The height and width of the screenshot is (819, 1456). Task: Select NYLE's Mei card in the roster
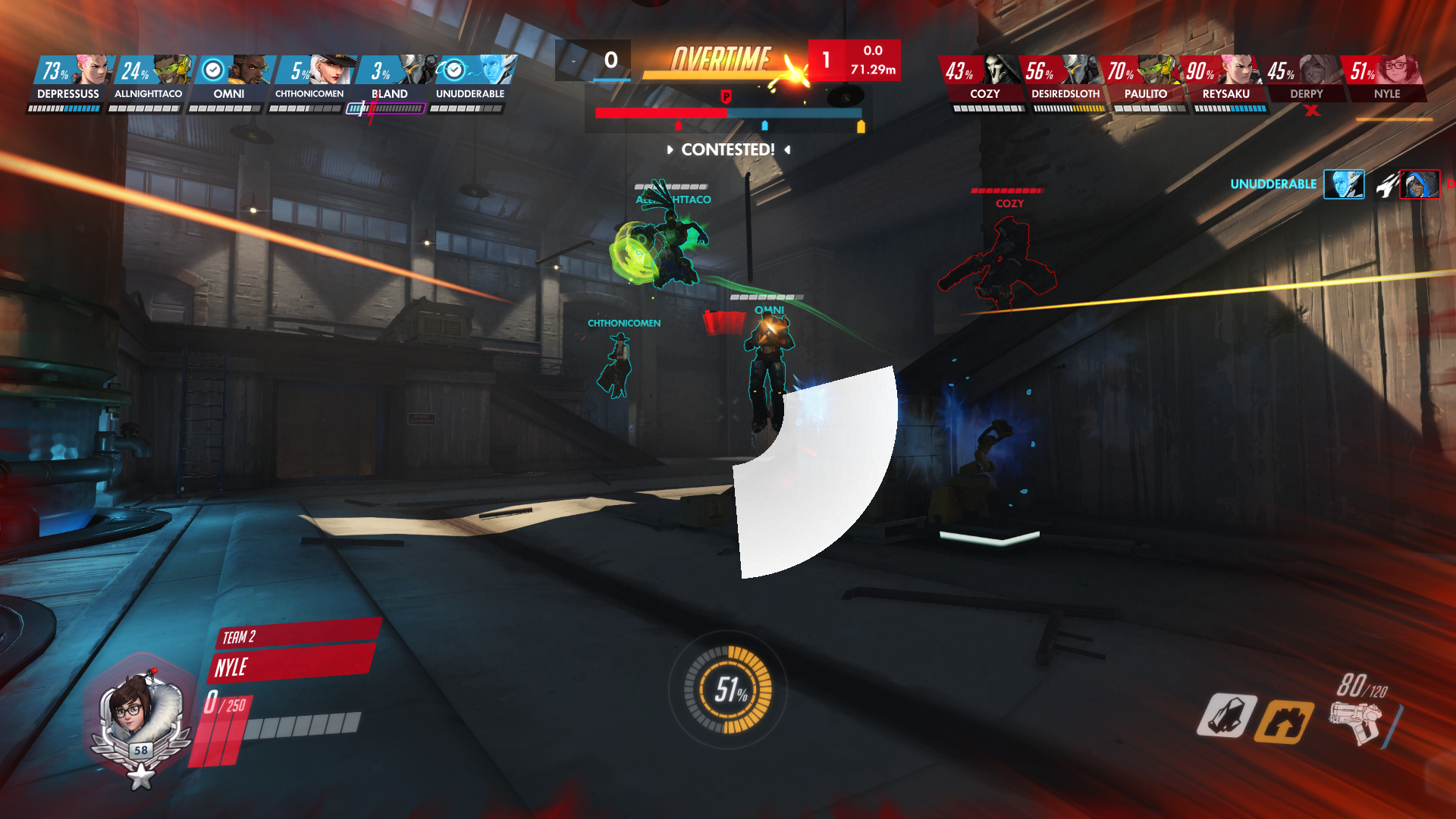pyautogui.click(x=1386, y=80)
